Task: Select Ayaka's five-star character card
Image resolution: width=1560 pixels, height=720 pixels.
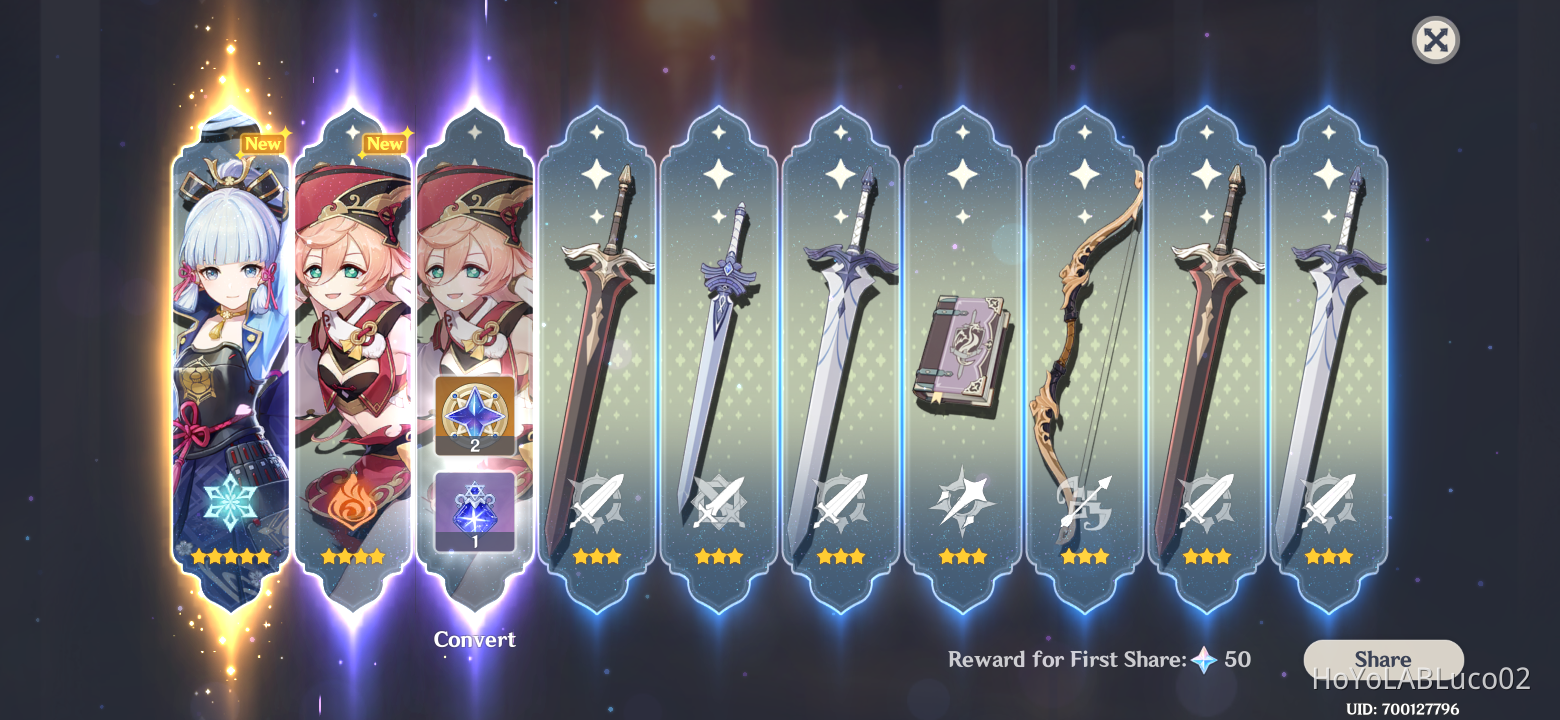Action: (x=230, y=350)
